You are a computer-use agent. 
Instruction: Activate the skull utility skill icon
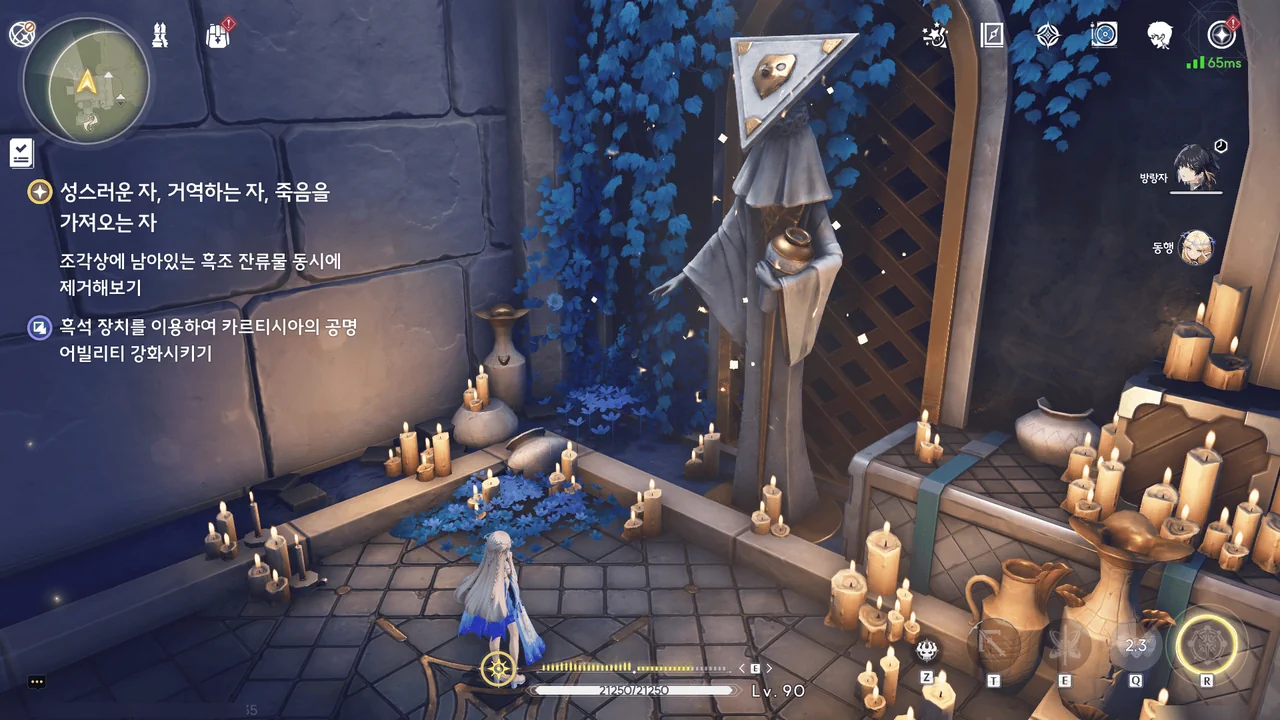point(926,649)
